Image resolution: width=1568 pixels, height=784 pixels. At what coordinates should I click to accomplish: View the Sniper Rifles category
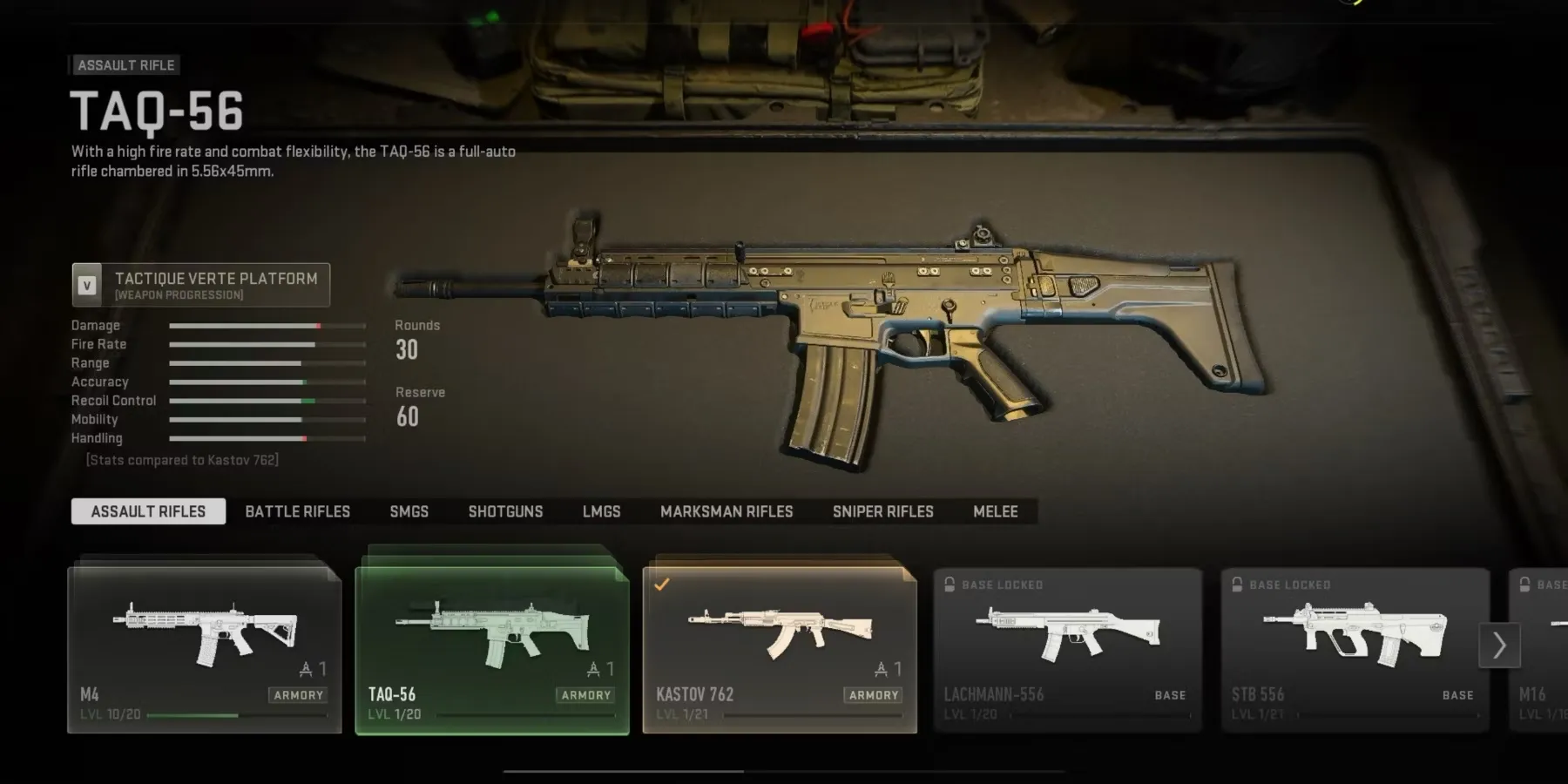click(882, 511)
